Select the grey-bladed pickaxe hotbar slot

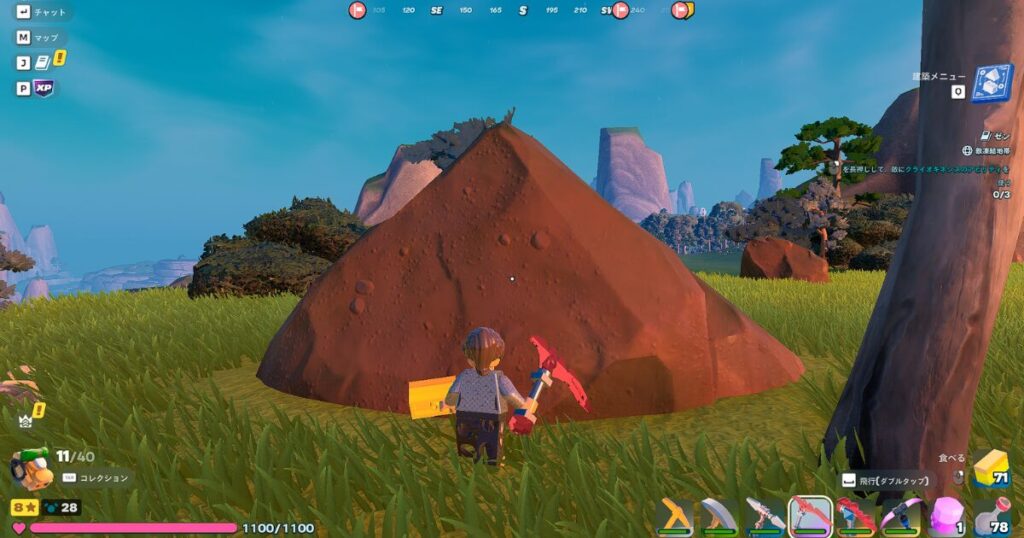[719, 516]
